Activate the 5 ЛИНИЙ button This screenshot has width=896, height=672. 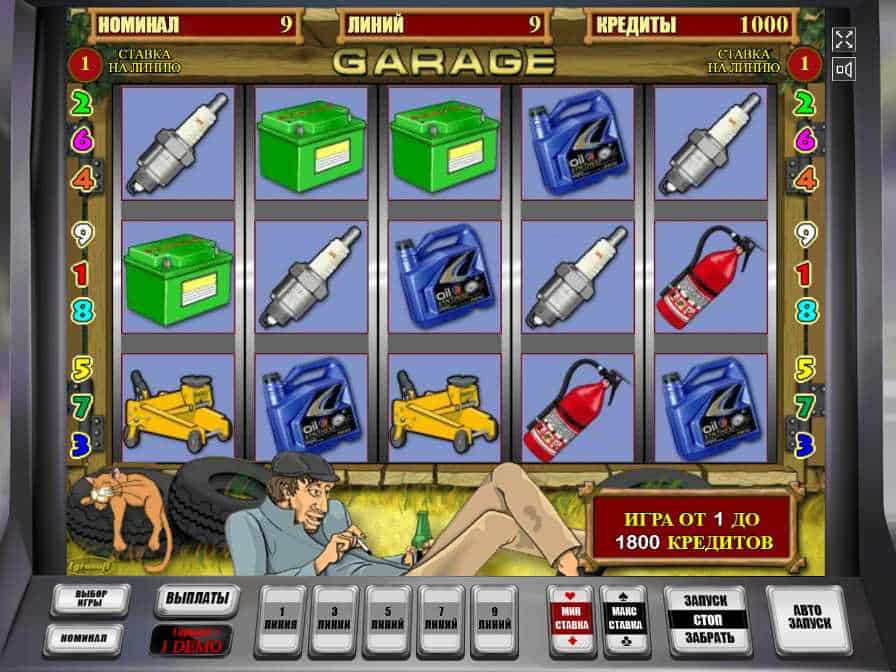point(387,620)
